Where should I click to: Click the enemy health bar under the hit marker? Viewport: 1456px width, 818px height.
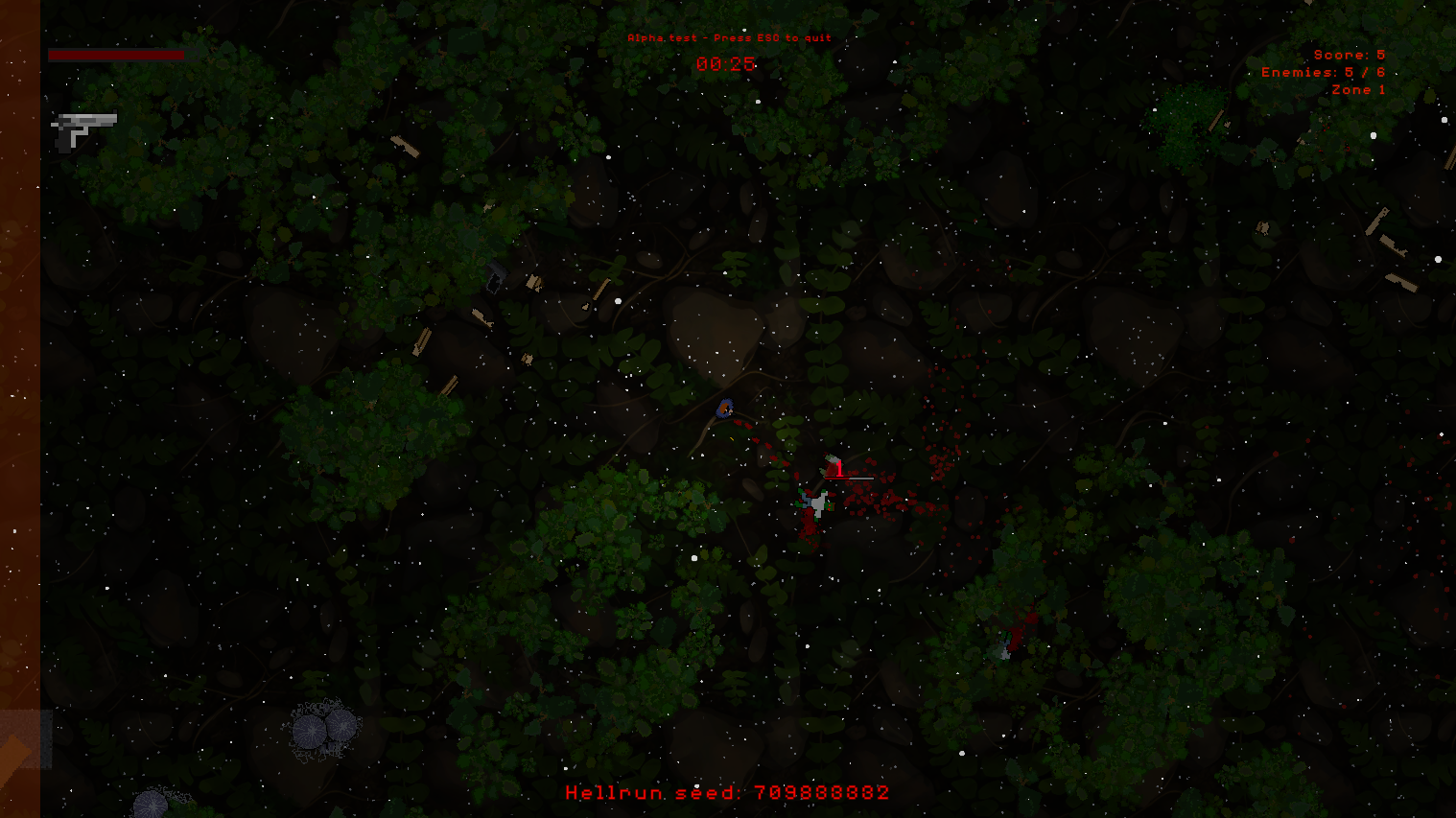click(x=849, y=479)
